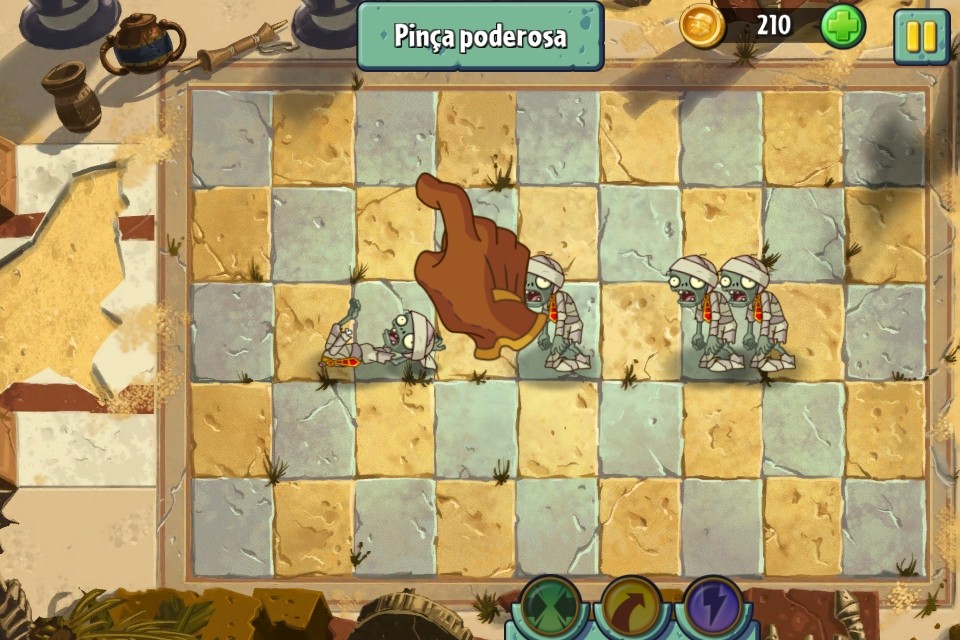This screenshot has height=640, width=960.
Task: Click the green plus to buy coins
Action: pyautogui.click(x=842, y=26)
